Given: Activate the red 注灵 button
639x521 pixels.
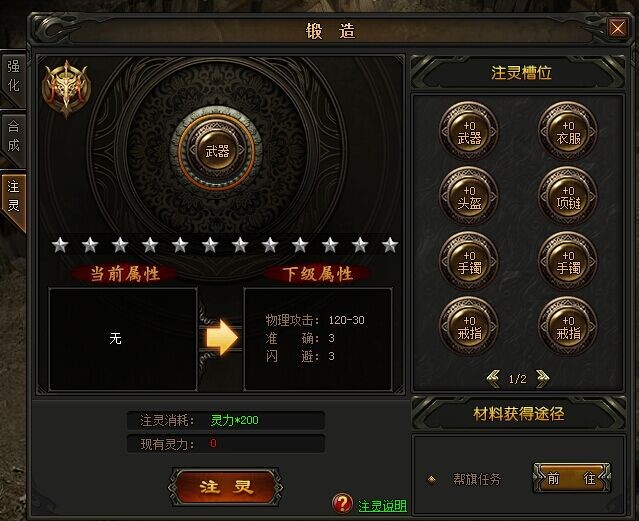Looking at the screenshot, I should pyautogui.click(x=222, y=487).
